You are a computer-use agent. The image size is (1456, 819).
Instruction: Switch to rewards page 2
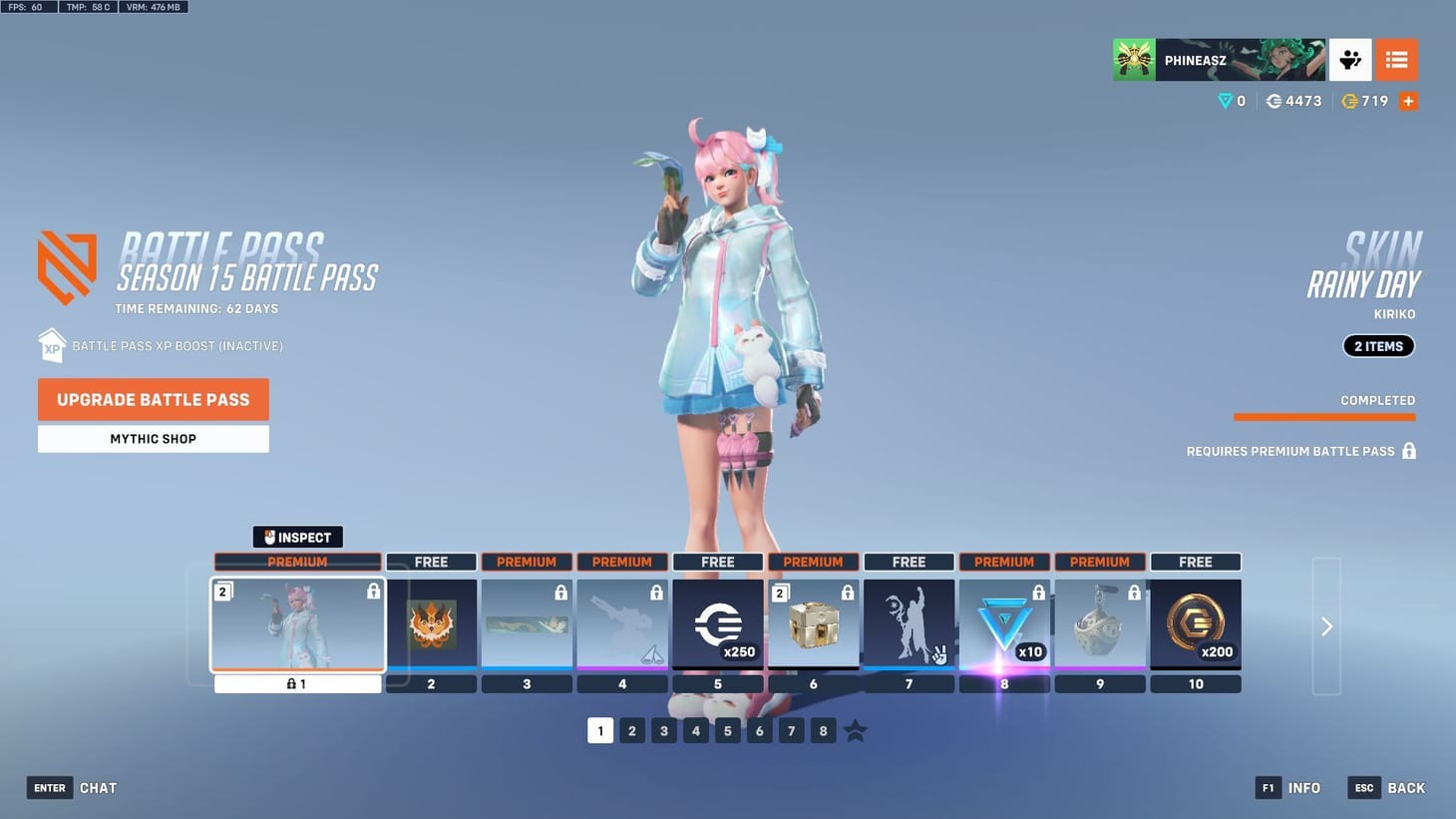632,730
